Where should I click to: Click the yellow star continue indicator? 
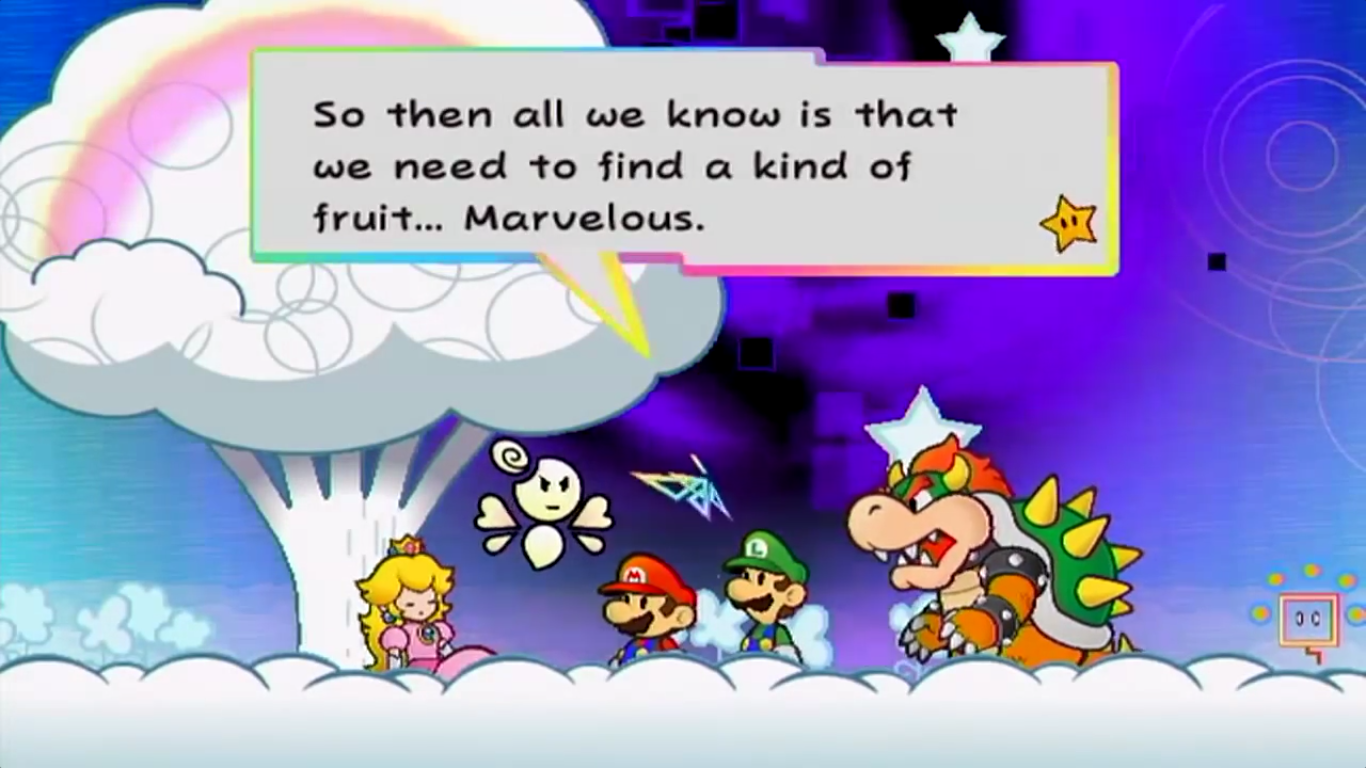click(x=1066, y=225)
